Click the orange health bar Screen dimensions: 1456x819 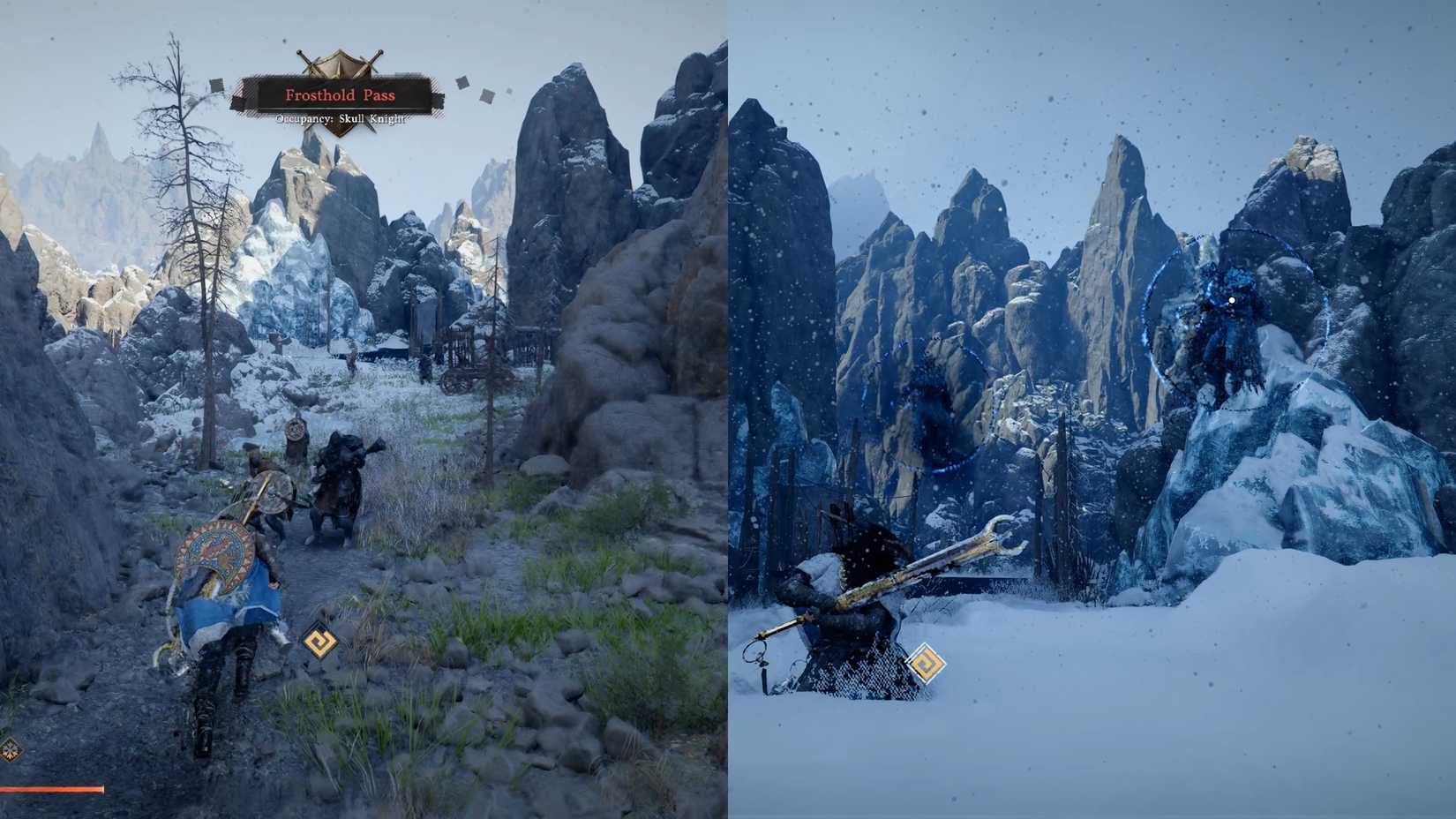pos(49,790)
